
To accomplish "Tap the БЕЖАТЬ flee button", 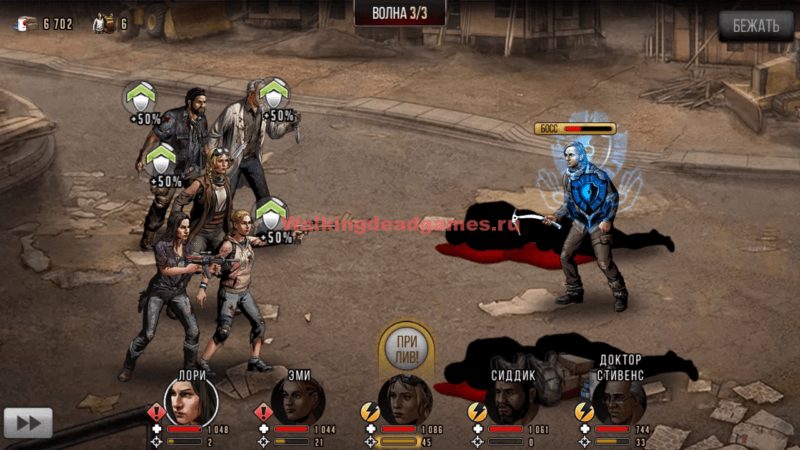I will [755, 26].
